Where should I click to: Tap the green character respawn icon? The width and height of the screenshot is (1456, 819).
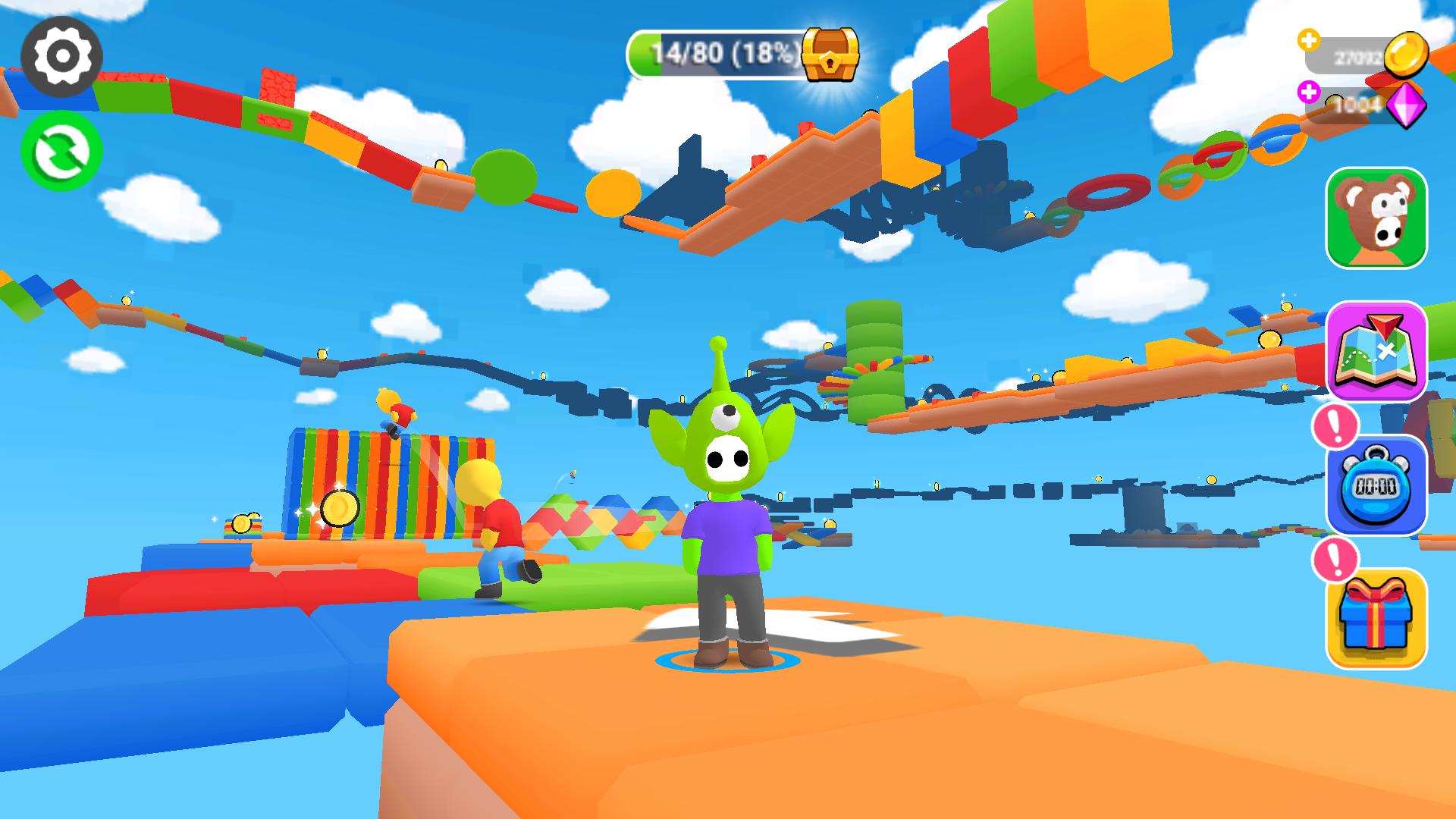tap(62, 150)
